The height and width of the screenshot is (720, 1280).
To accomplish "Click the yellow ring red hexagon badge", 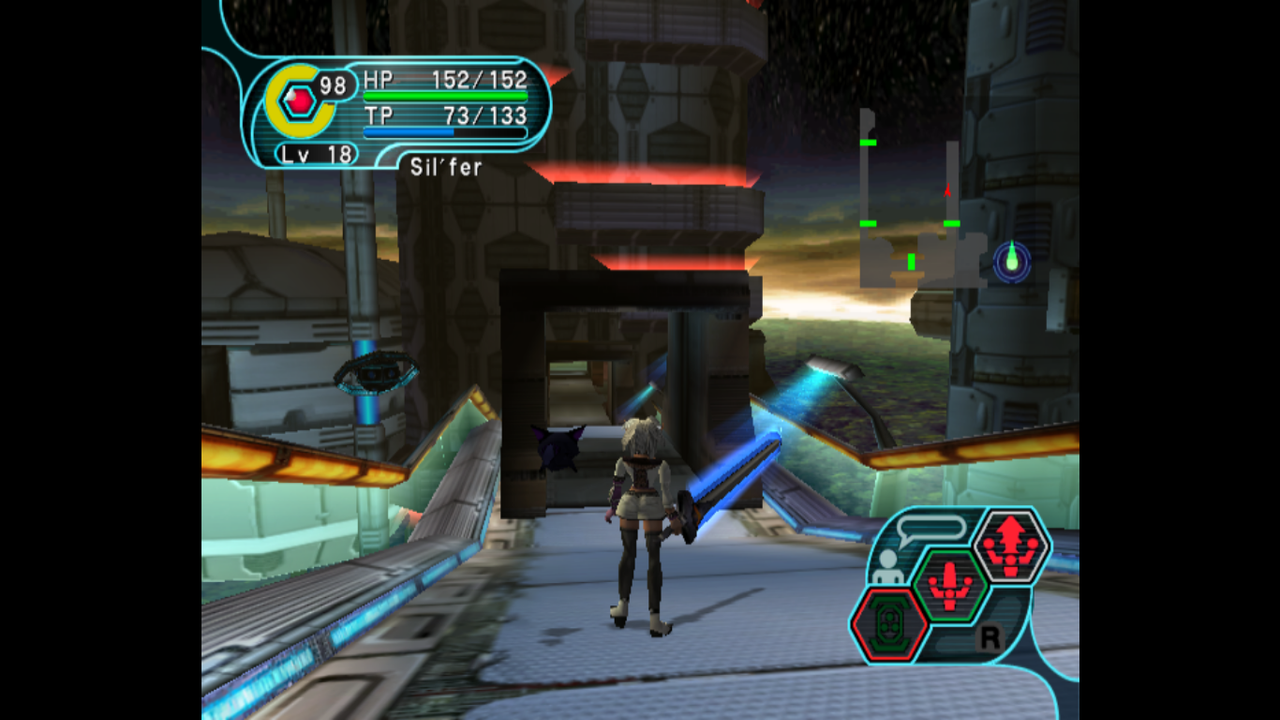I will point(297,100).
